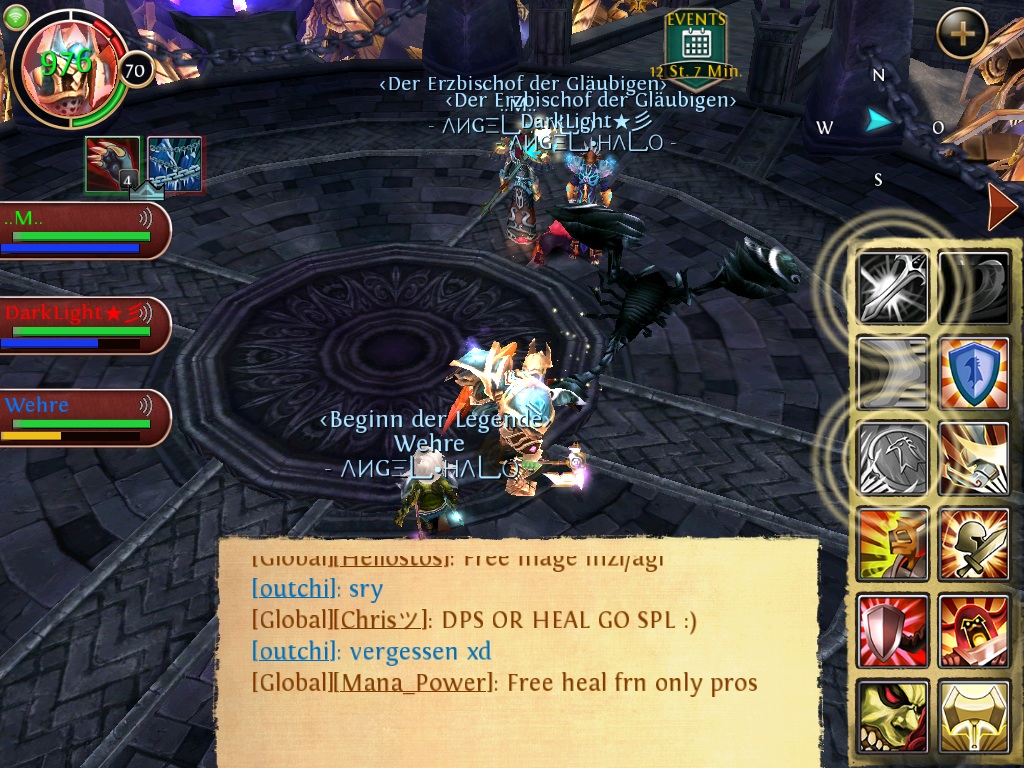1024x768 pixels.
Task: Activate the grey horse-crest shield skill
Action: 893,458
